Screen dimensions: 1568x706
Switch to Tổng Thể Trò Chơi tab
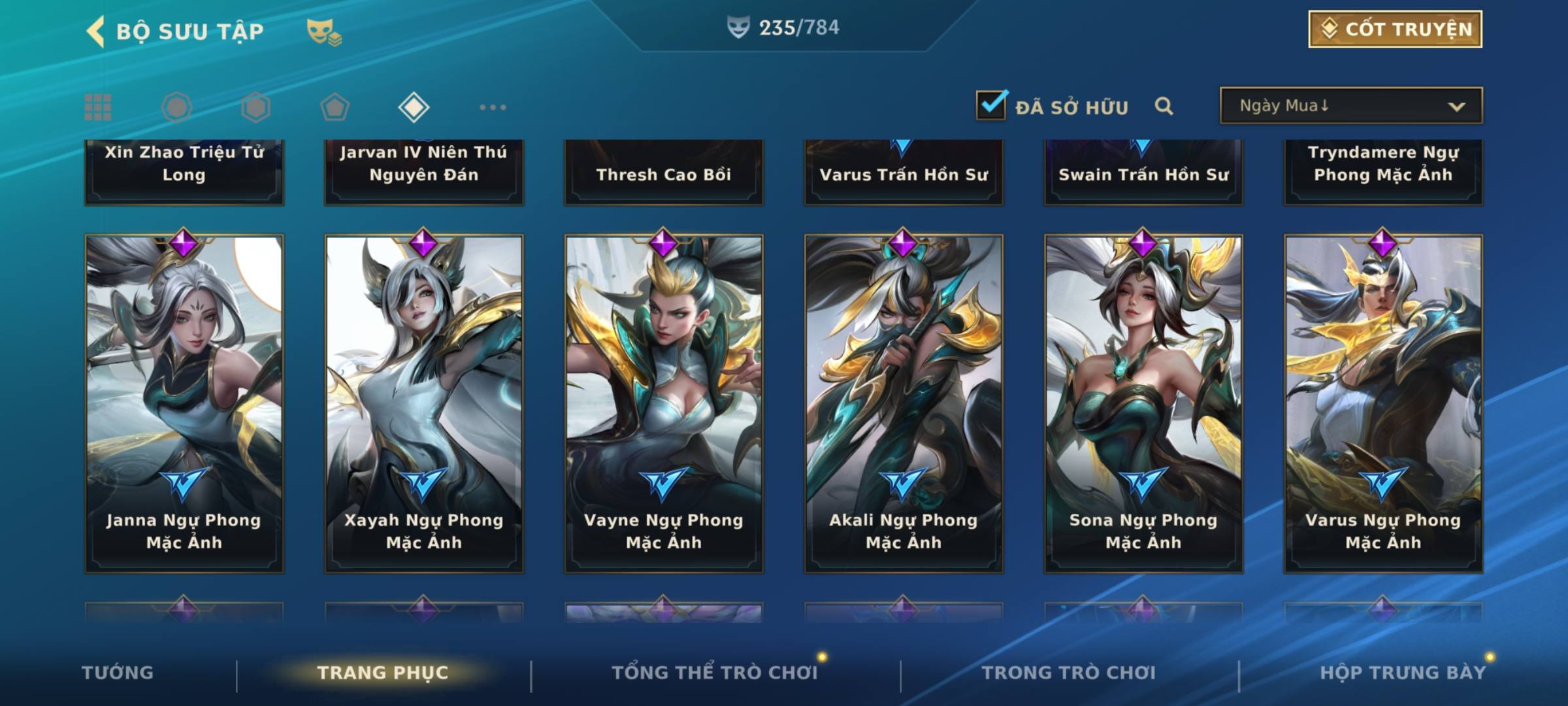point(714,673)
